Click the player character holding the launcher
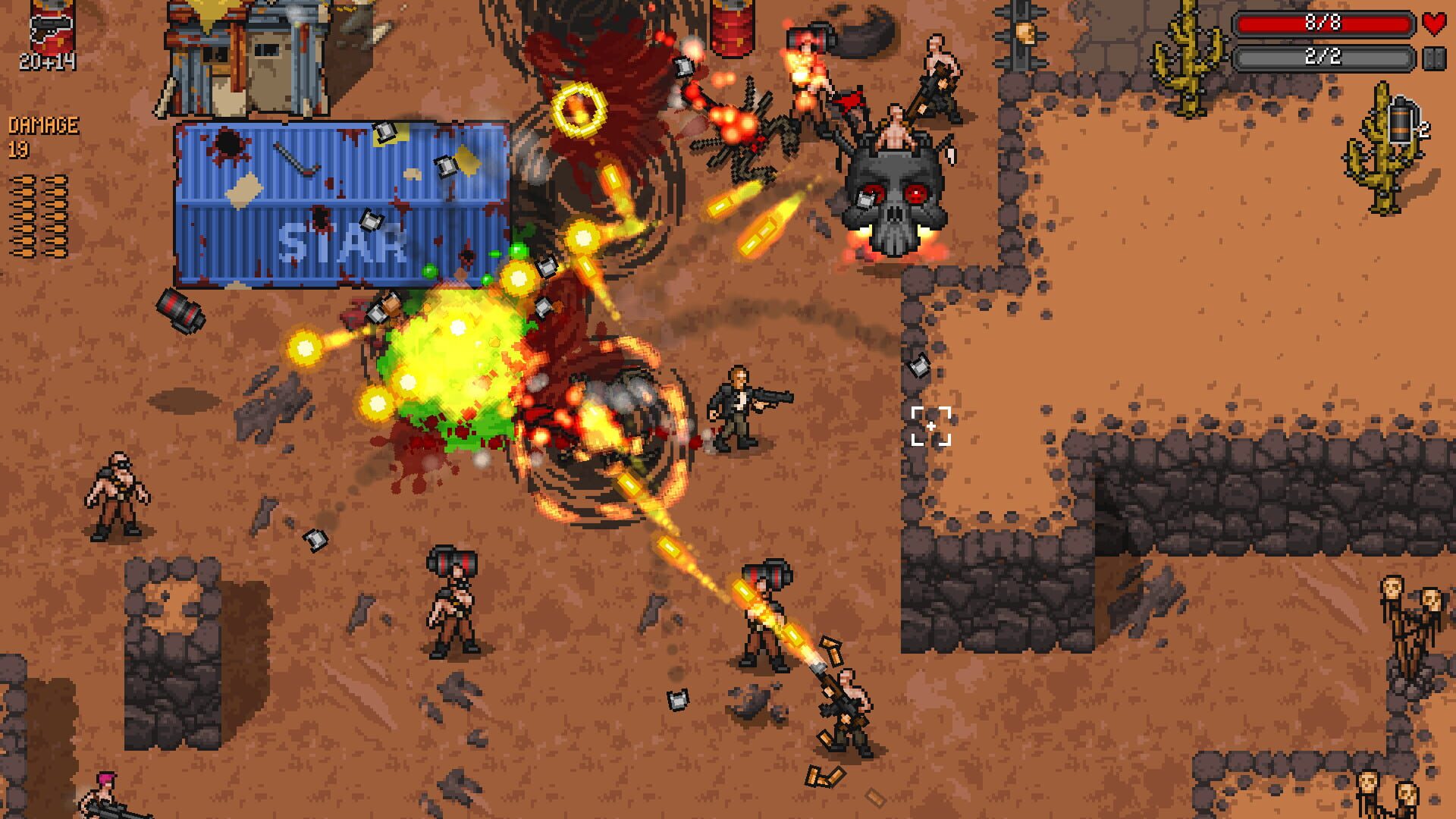The height and width of the screenshot is (819, 1456). click(x=739, y=409)
